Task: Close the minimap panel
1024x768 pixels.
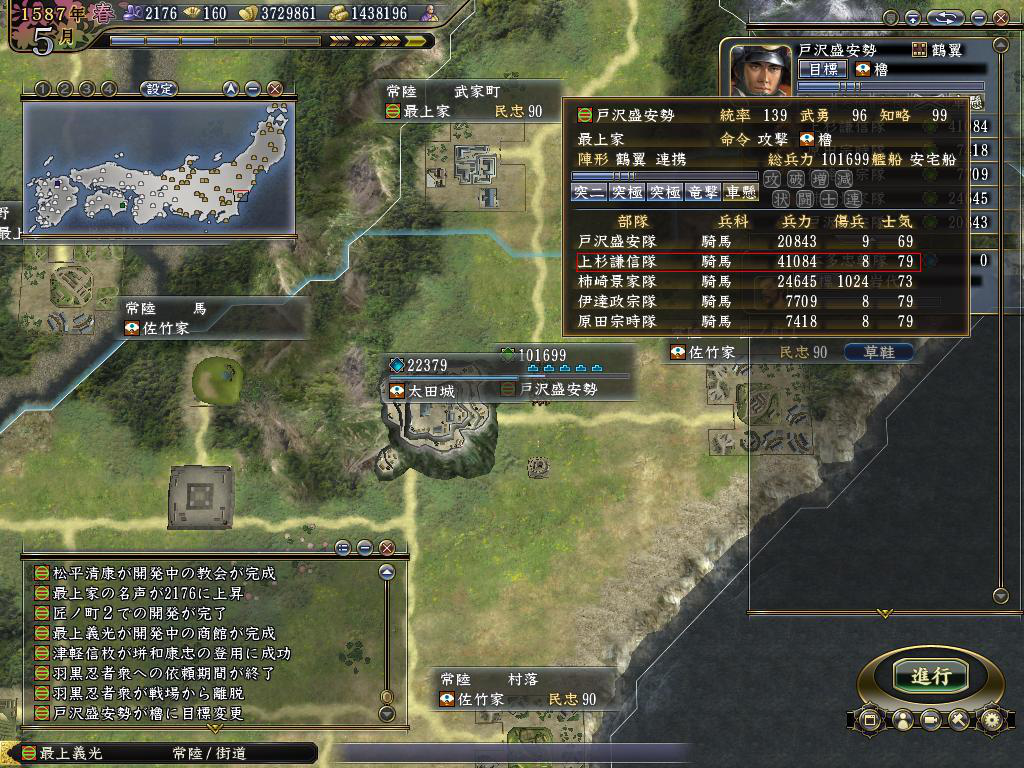Action: click(x=275, y=89)
